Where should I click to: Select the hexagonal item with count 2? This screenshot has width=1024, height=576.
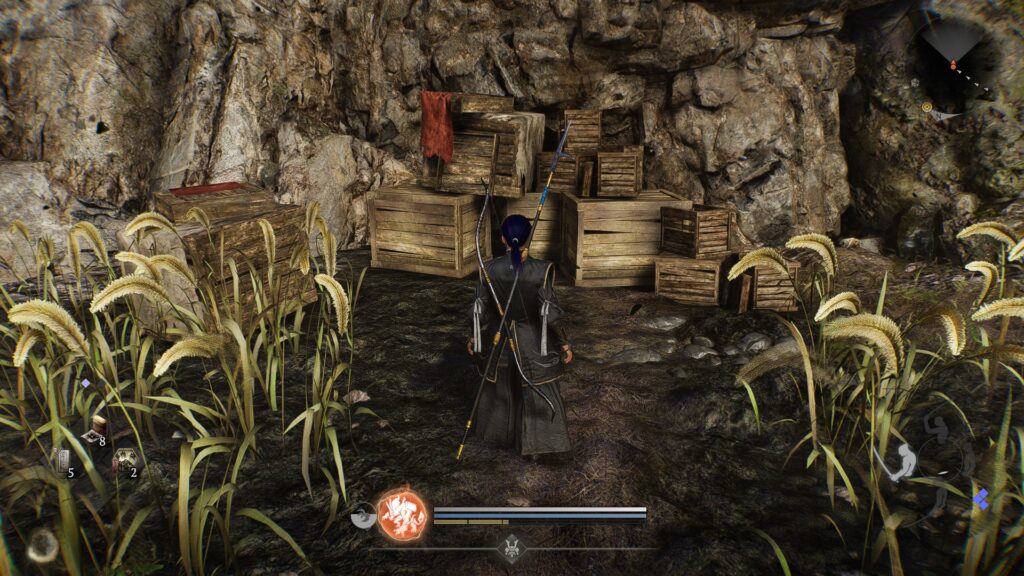pos(124,461)
